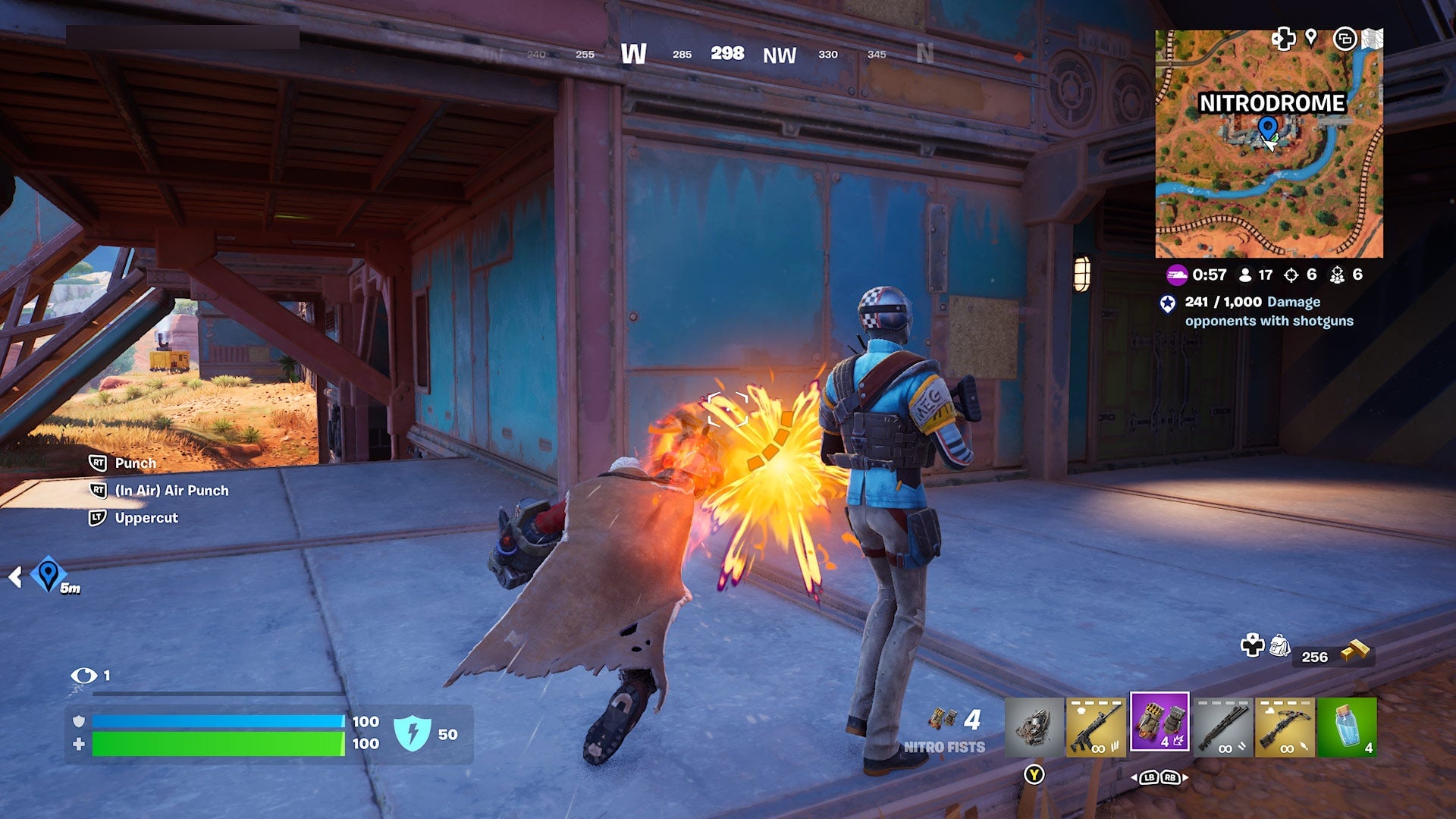Expand the full map via the map icon

pyautogui.click(x=1373, y=38)
